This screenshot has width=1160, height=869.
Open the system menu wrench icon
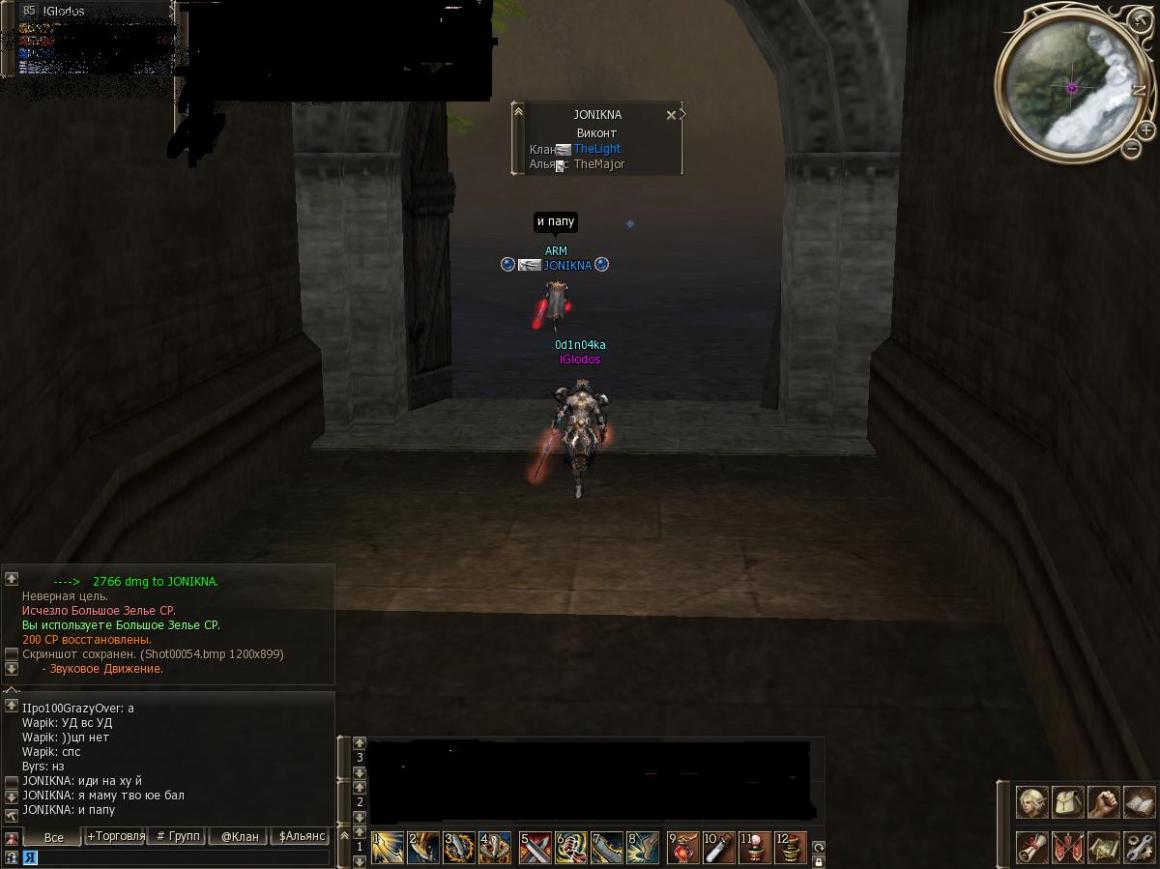point(1138,847)
